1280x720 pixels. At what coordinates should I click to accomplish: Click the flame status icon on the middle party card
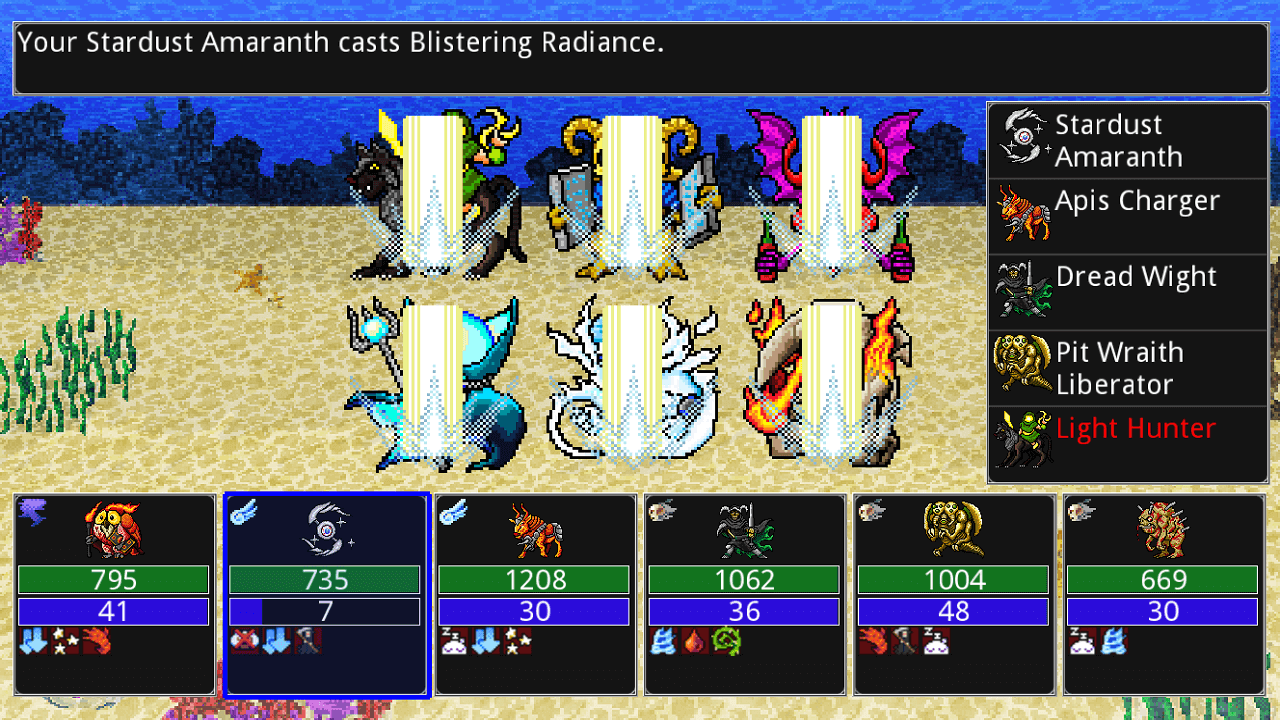pos(695,640)
